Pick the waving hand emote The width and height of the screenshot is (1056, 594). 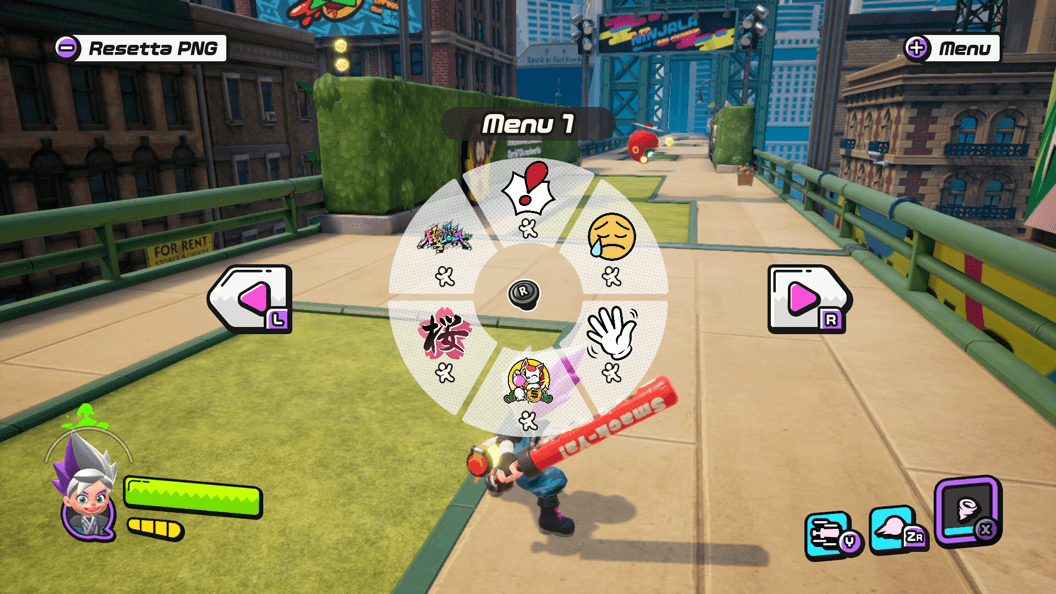(611, 333)
